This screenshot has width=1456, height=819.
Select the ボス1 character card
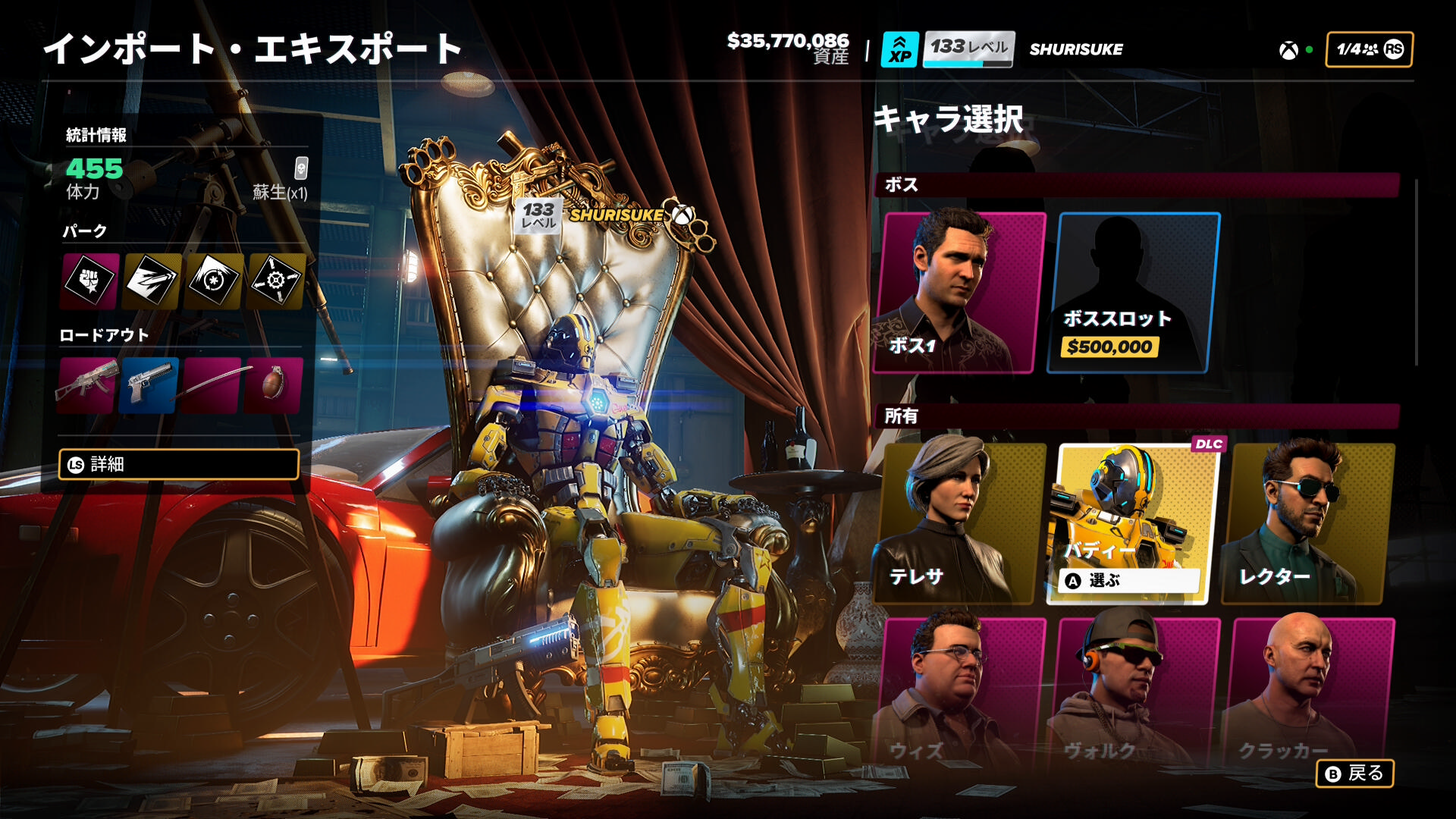tap(960, 293)
